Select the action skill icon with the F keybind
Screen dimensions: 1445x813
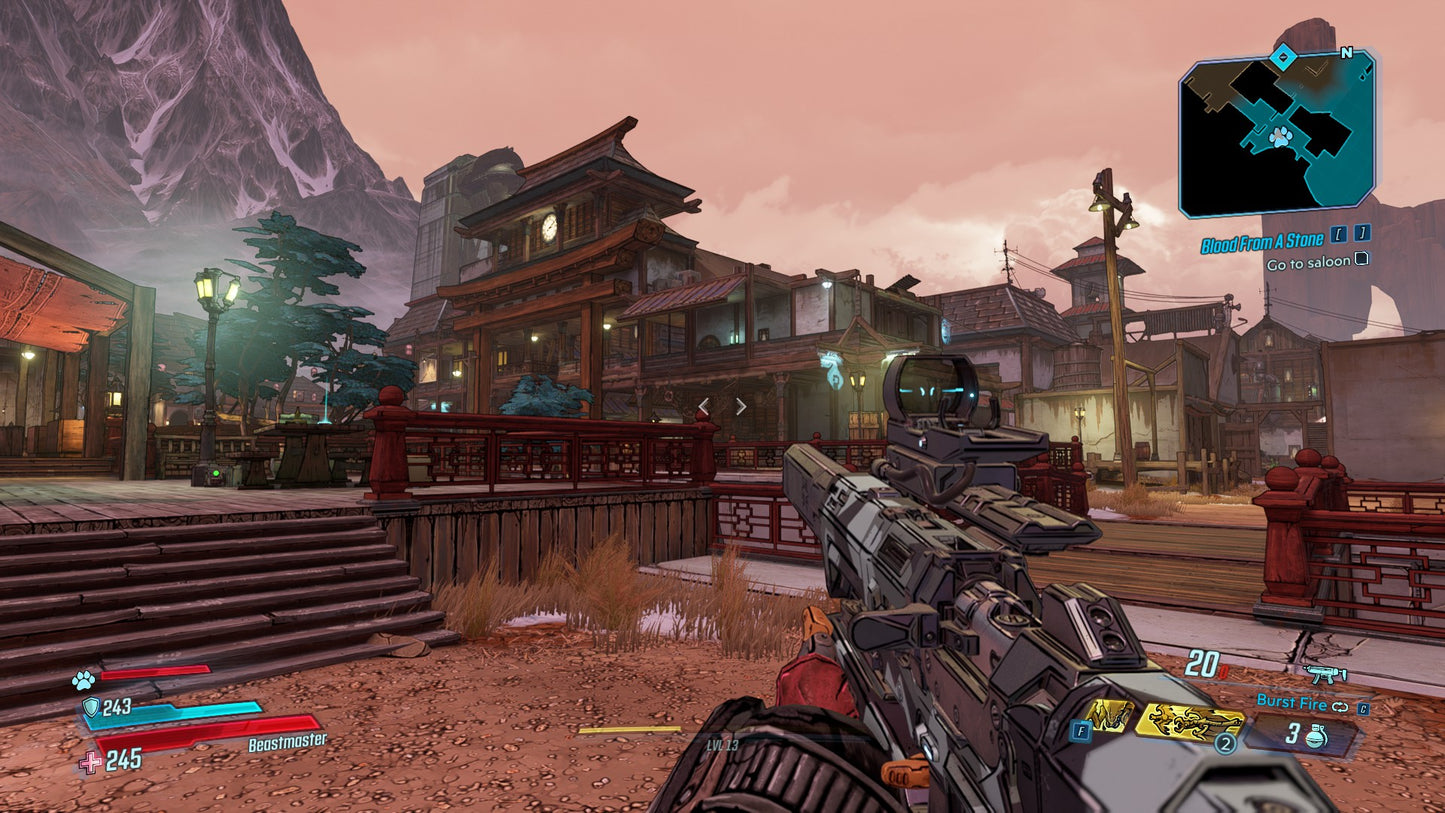pyautogui.click(x=1110, y=716)
